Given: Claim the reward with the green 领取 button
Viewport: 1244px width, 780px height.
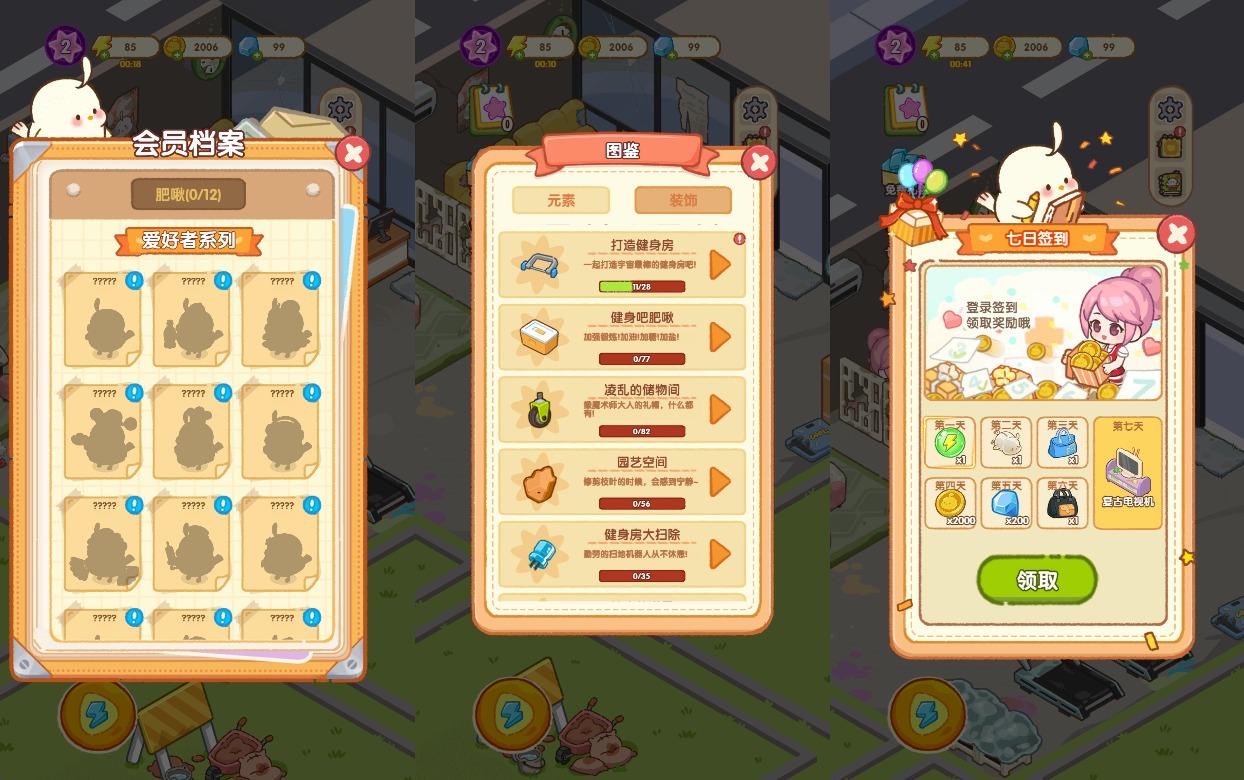Looking at the screenshot, I should (1036, 580).
